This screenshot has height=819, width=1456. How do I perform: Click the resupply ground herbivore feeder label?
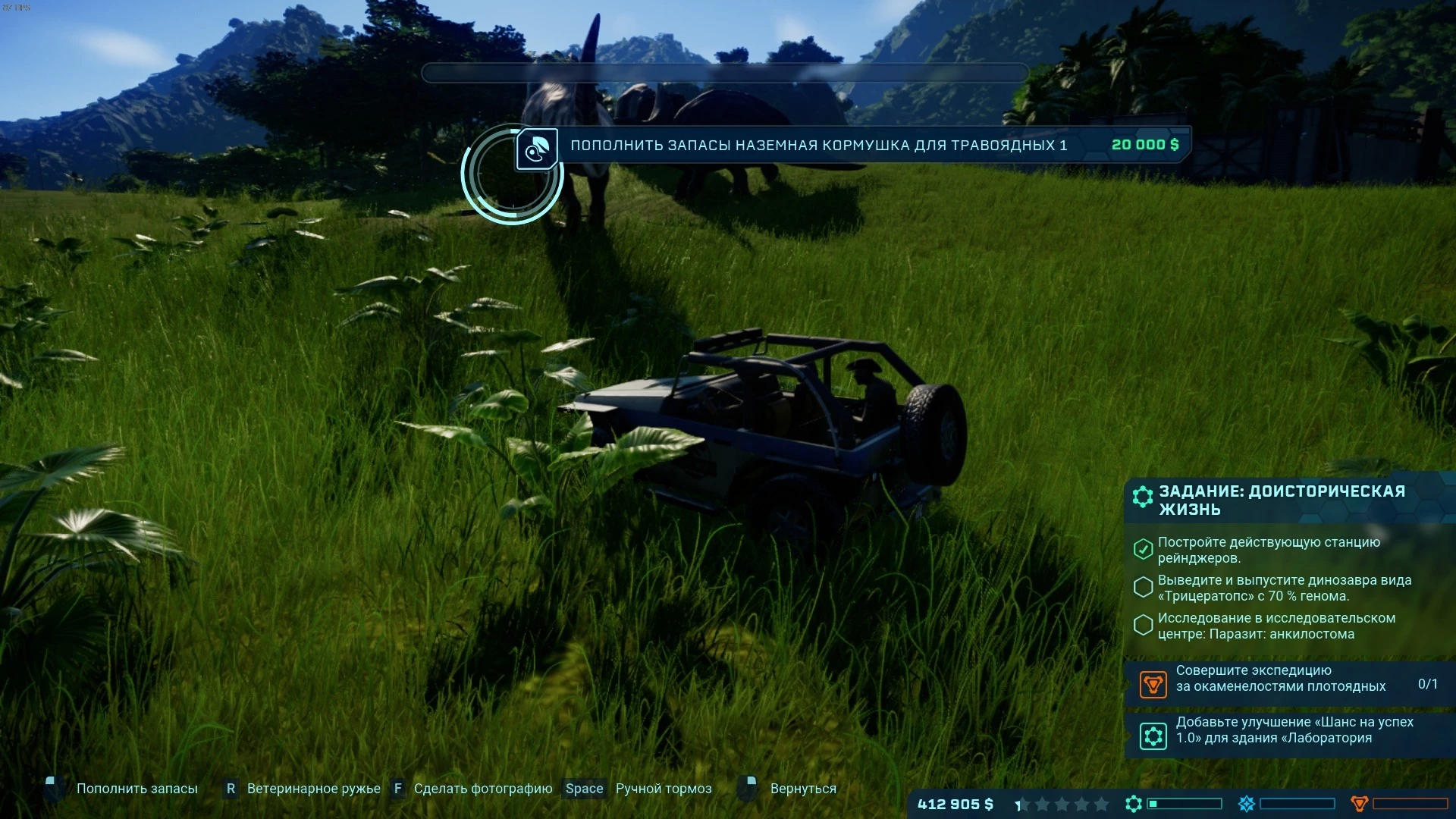pos(818,146)
